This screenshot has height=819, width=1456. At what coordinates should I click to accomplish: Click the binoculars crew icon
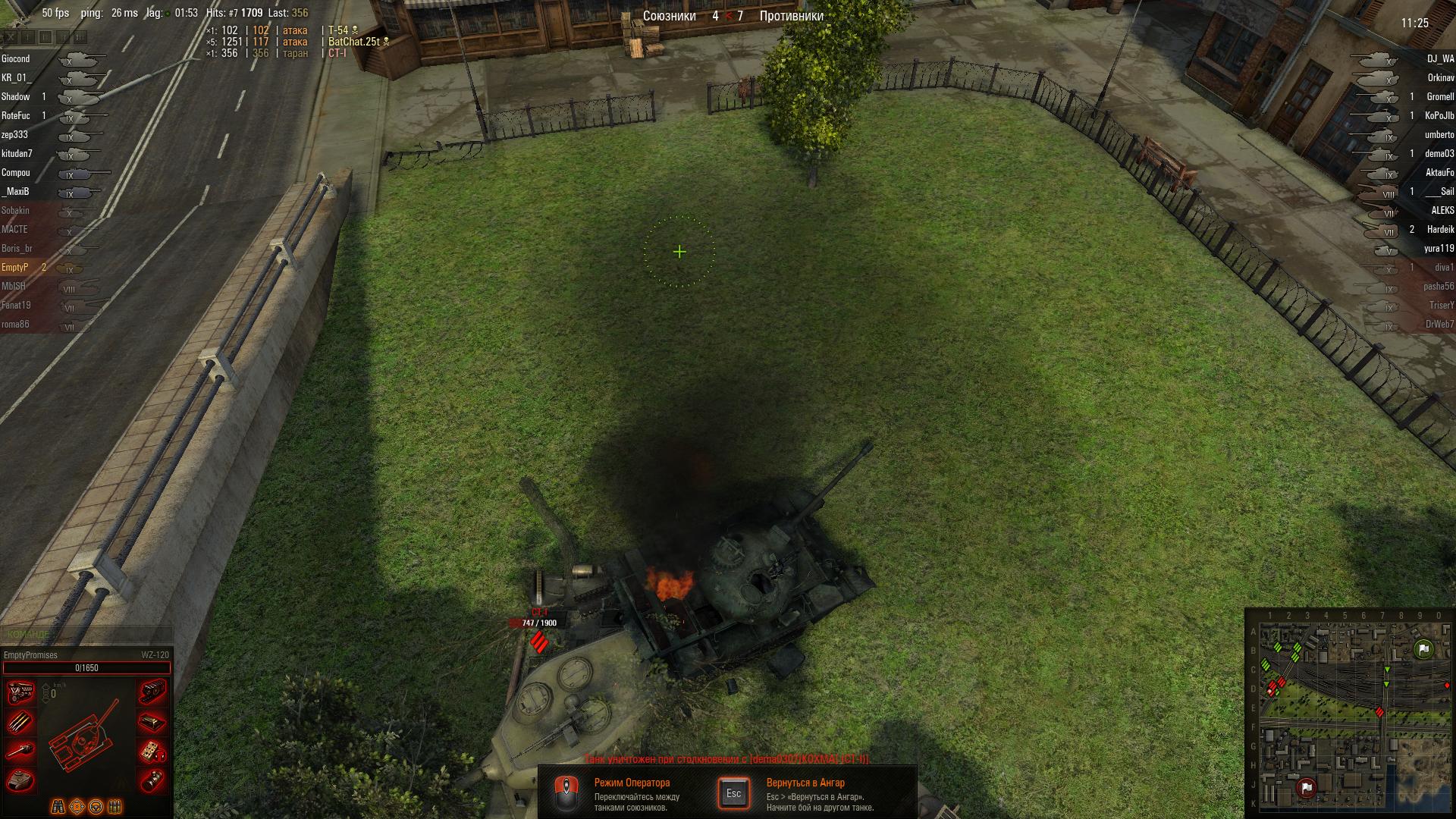(x=58, y=806)
